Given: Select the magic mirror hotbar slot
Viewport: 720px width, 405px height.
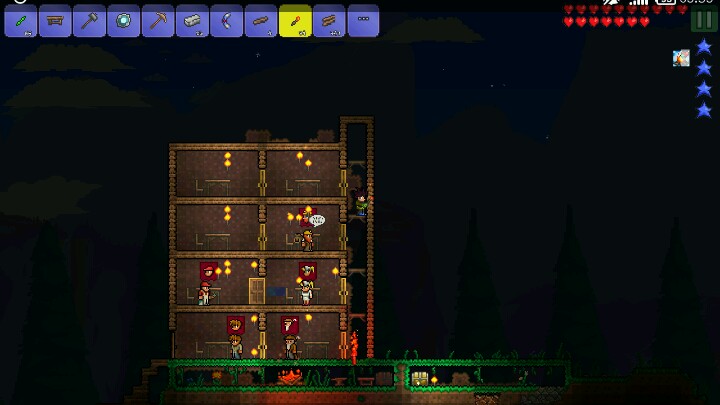Looking at the screenshot, I should tap(124, 20).
